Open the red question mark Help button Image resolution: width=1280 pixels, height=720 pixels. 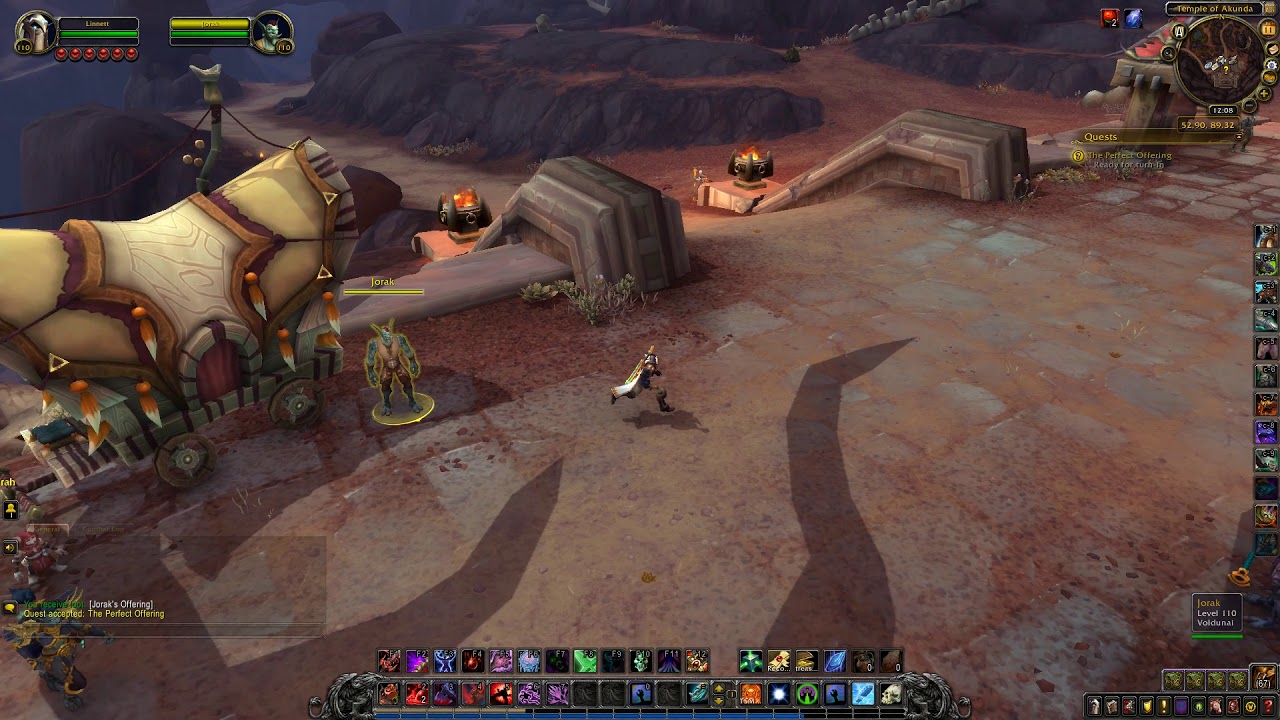pos(1268,708)
